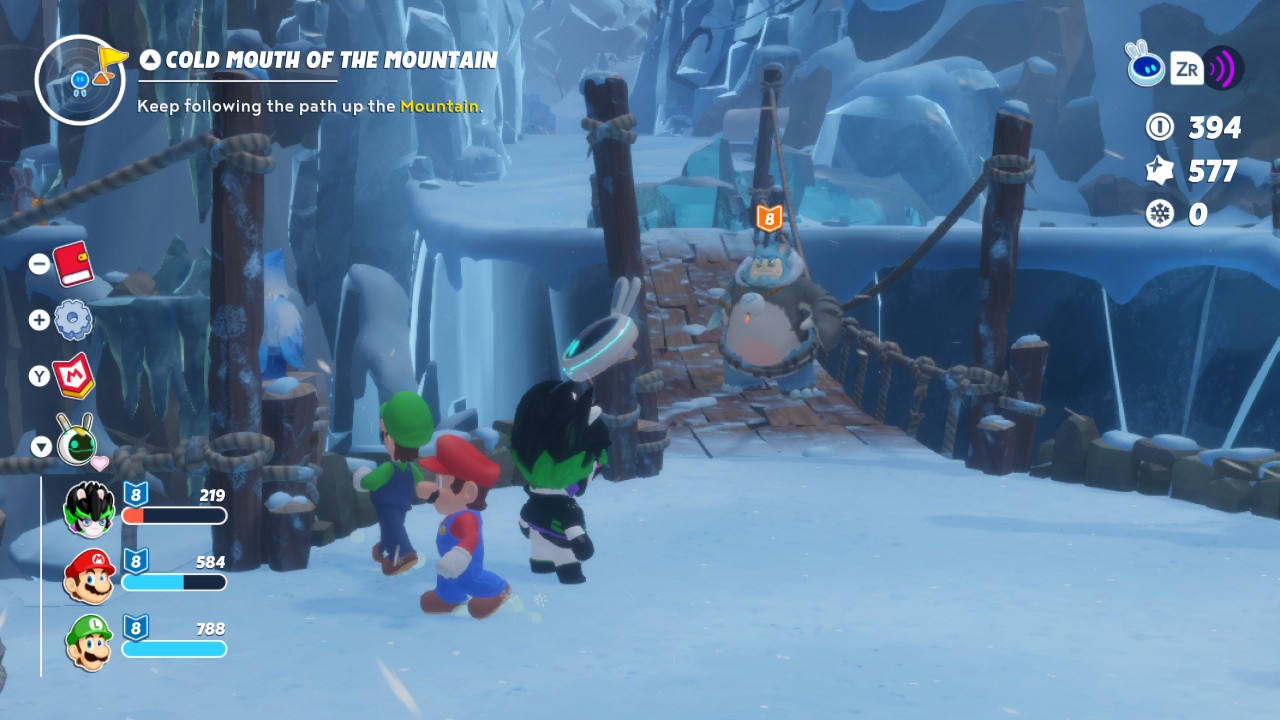Select Luigi's party portrait

[x=90, y=642]
